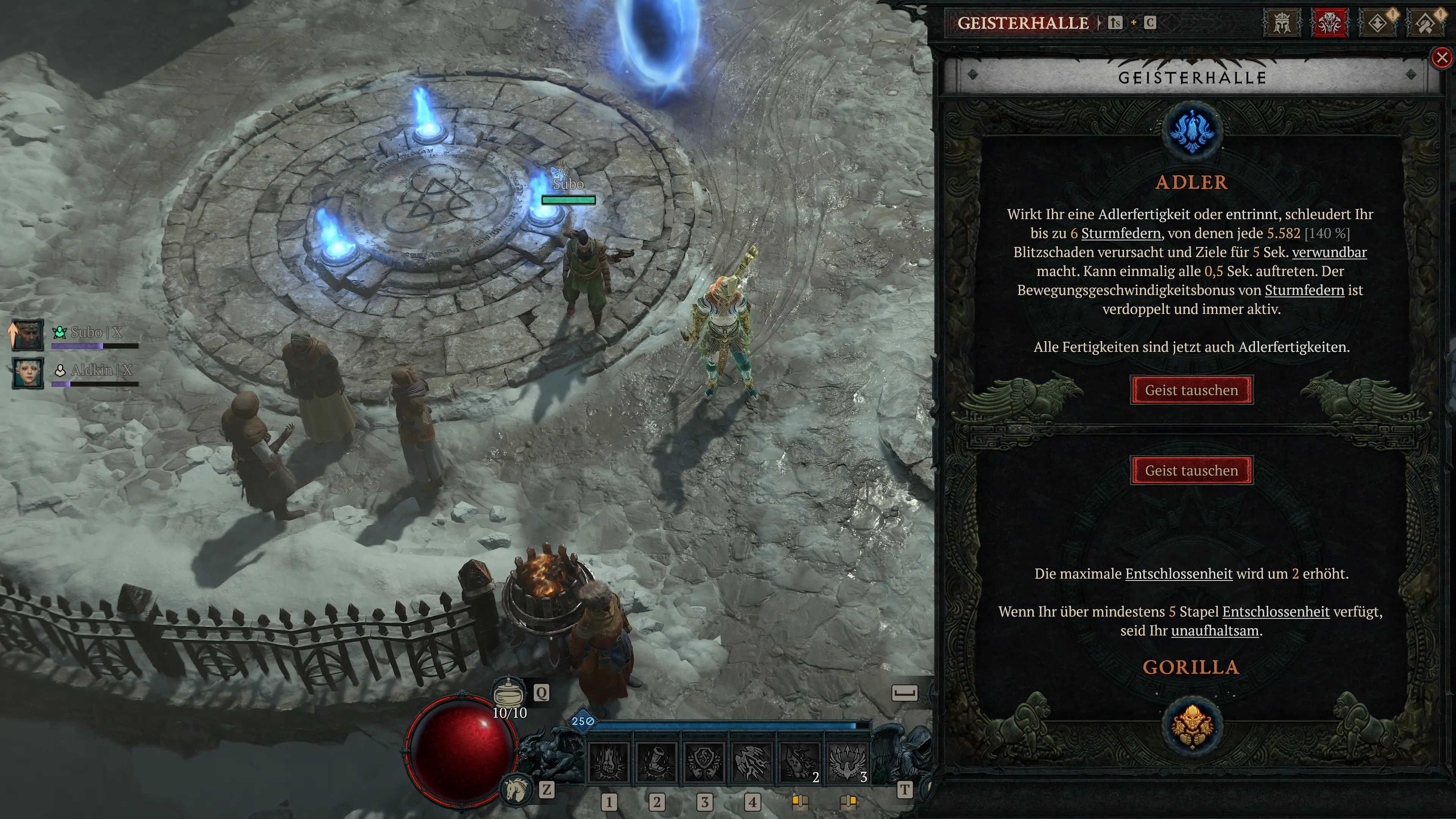Use the healing potion icon
1456x819 pixels.
pos(509,692)
